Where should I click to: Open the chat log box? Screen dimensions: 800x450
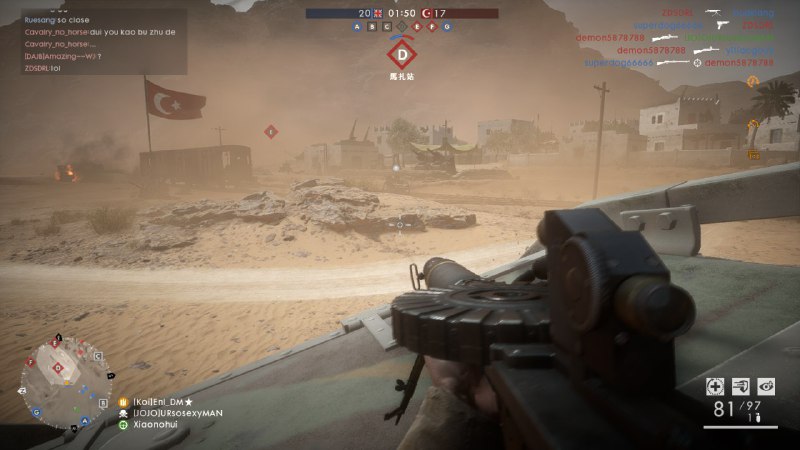pos(93,40)
